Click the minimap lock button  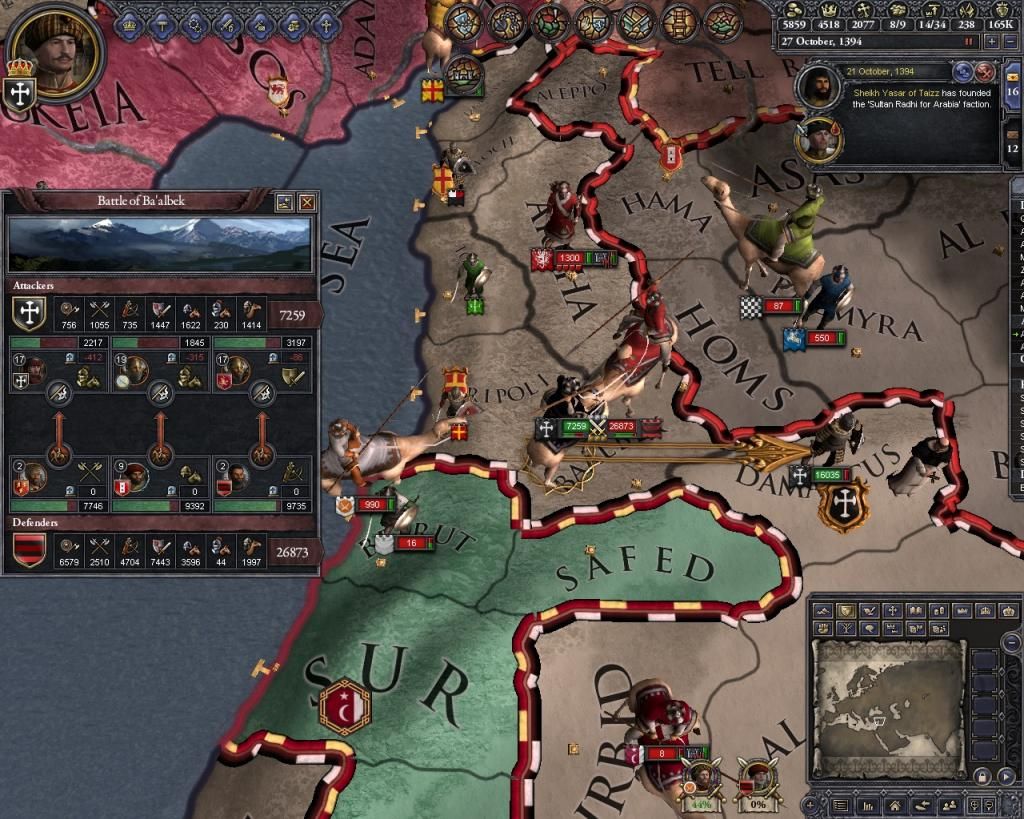[983, 776]
